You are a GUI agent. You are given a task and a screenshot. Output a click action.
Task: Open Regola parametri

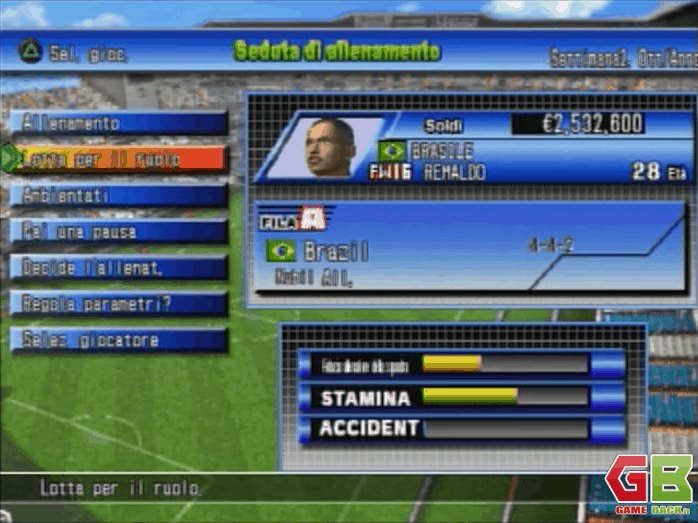[x=118, y=304]
